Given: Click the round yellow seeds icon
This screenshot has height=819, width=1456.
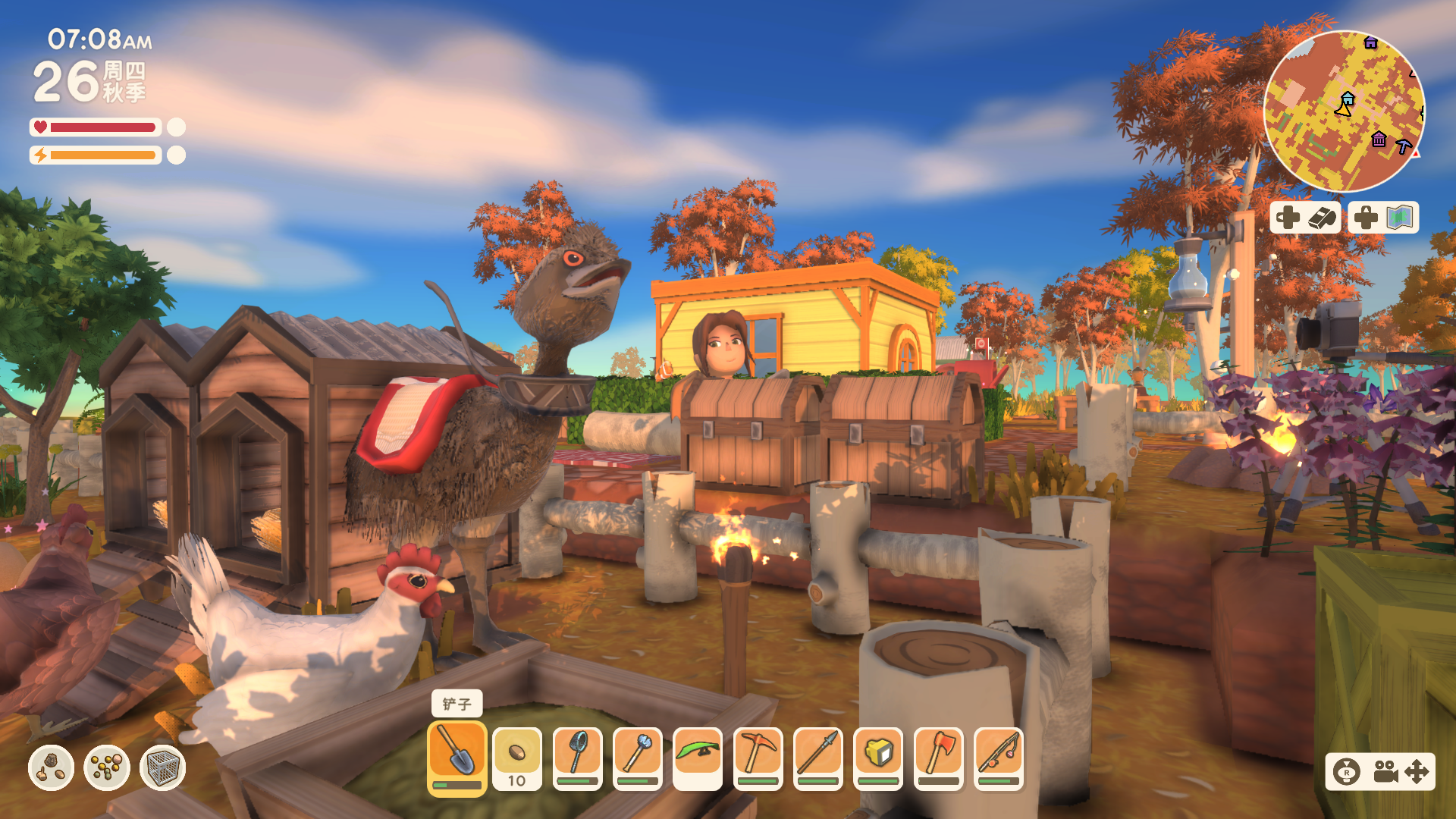Looking at the screenshot, I should click(x=107, y=767).
